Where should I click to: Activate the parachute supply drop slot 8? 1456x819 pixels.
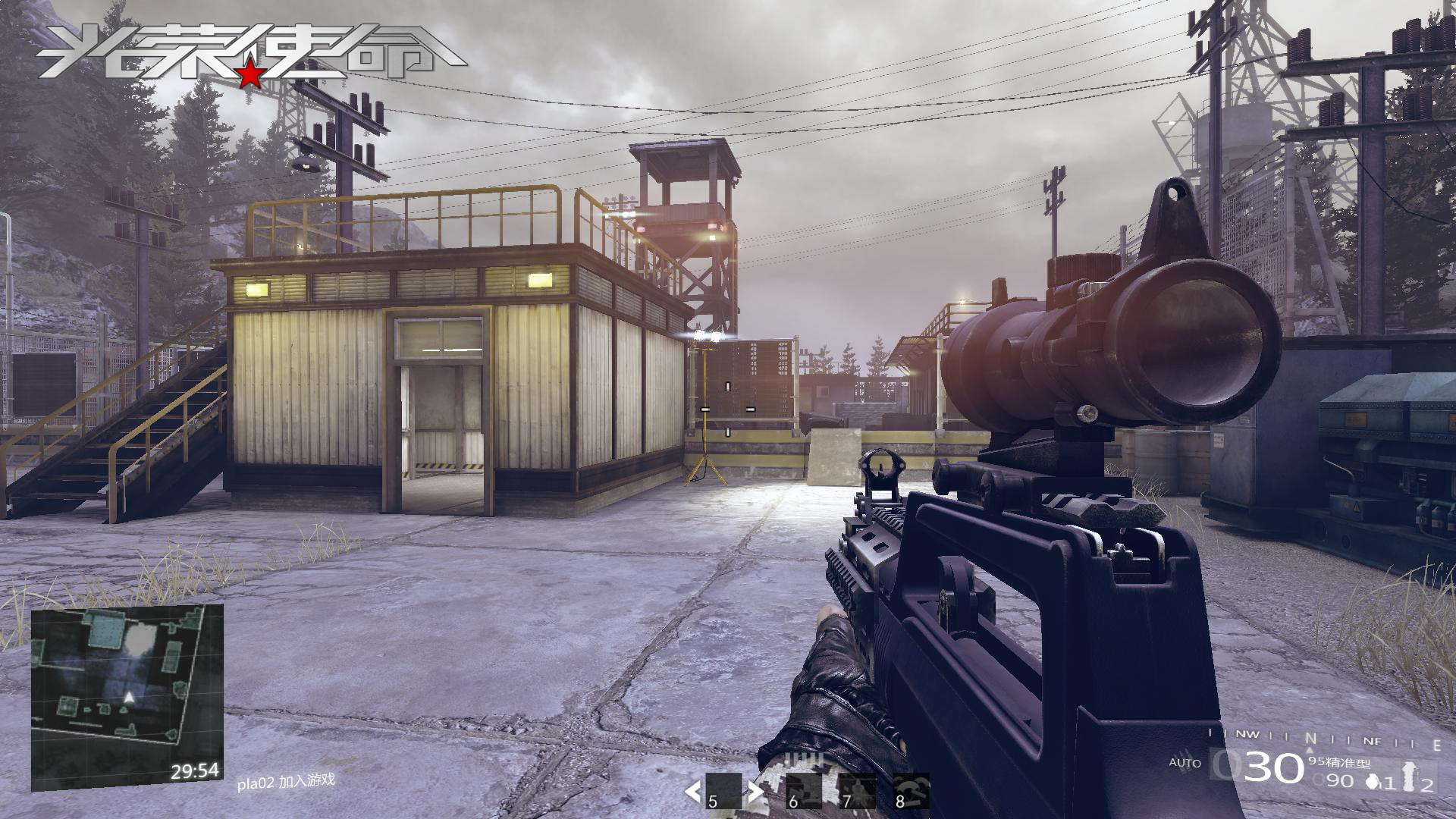(x=911, y=792)
